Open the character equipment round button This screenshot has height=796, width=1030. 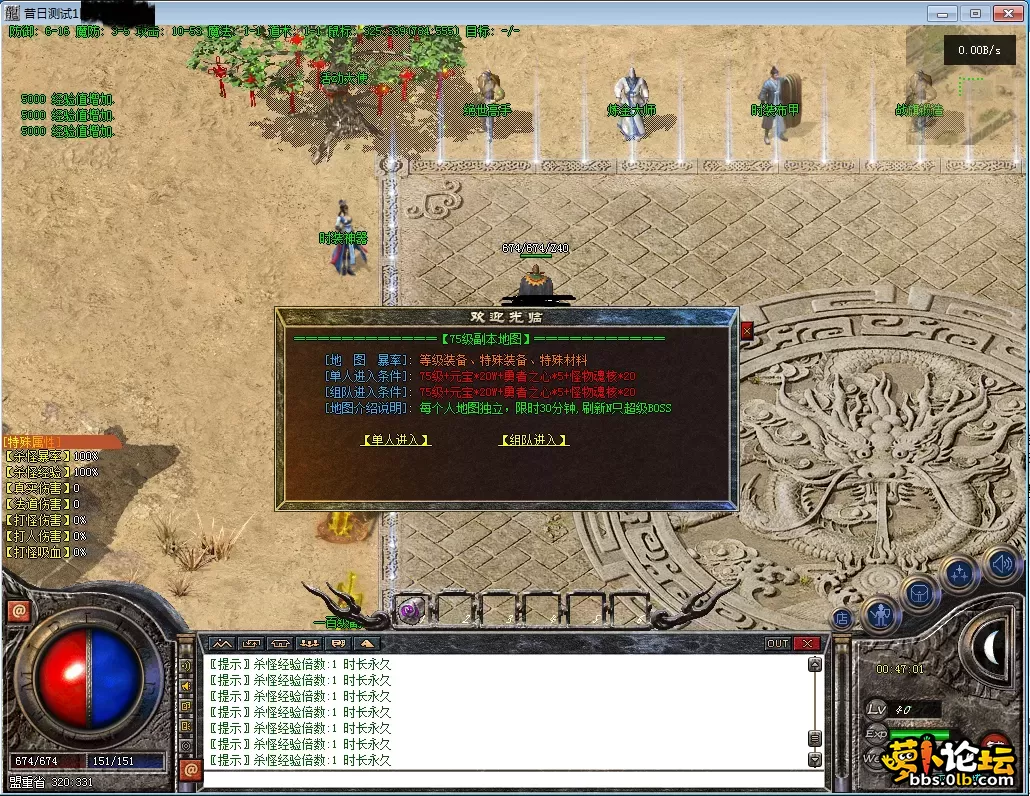coord(881,613)
